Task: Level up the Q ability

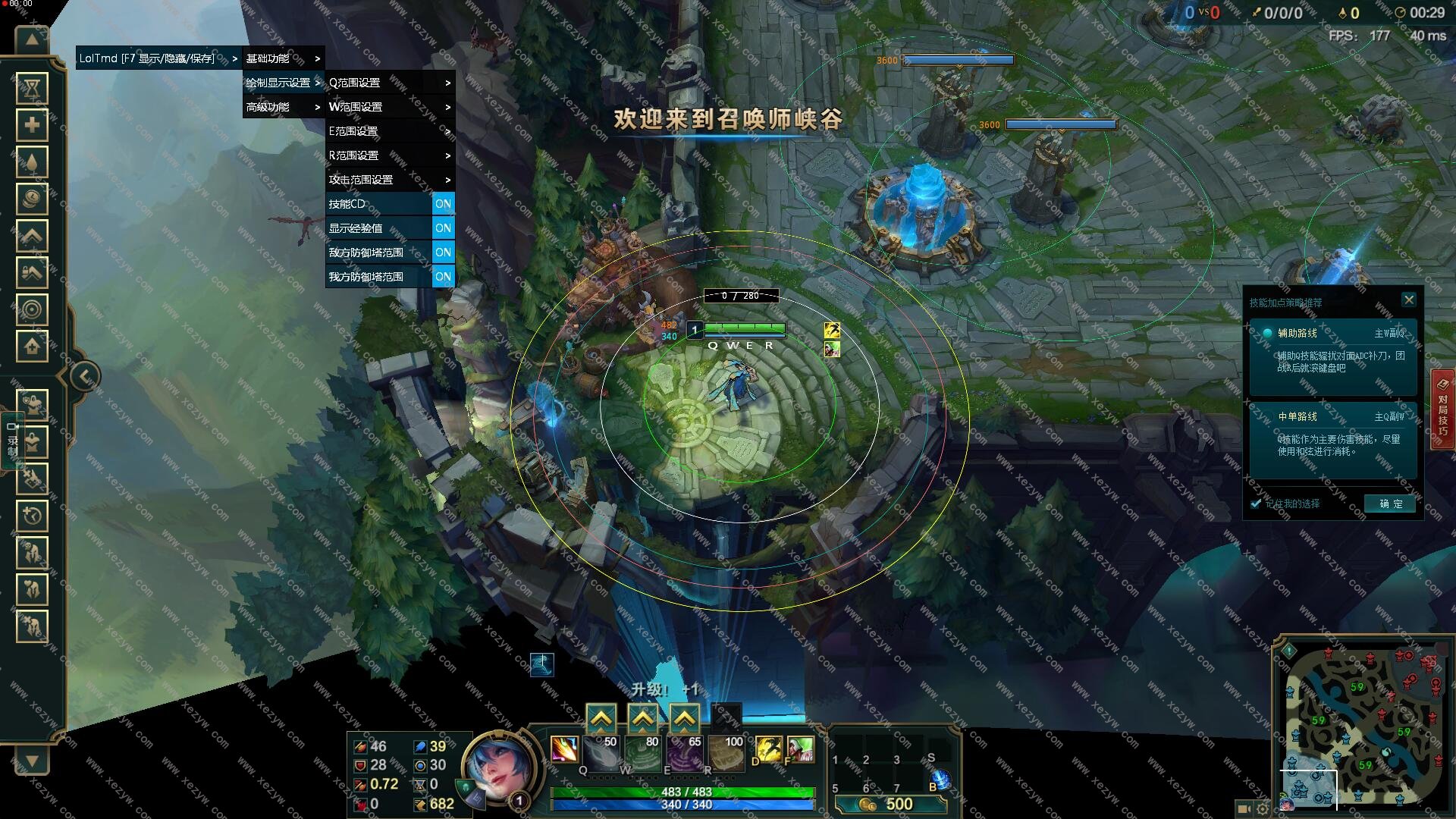Action: [601, 717]
